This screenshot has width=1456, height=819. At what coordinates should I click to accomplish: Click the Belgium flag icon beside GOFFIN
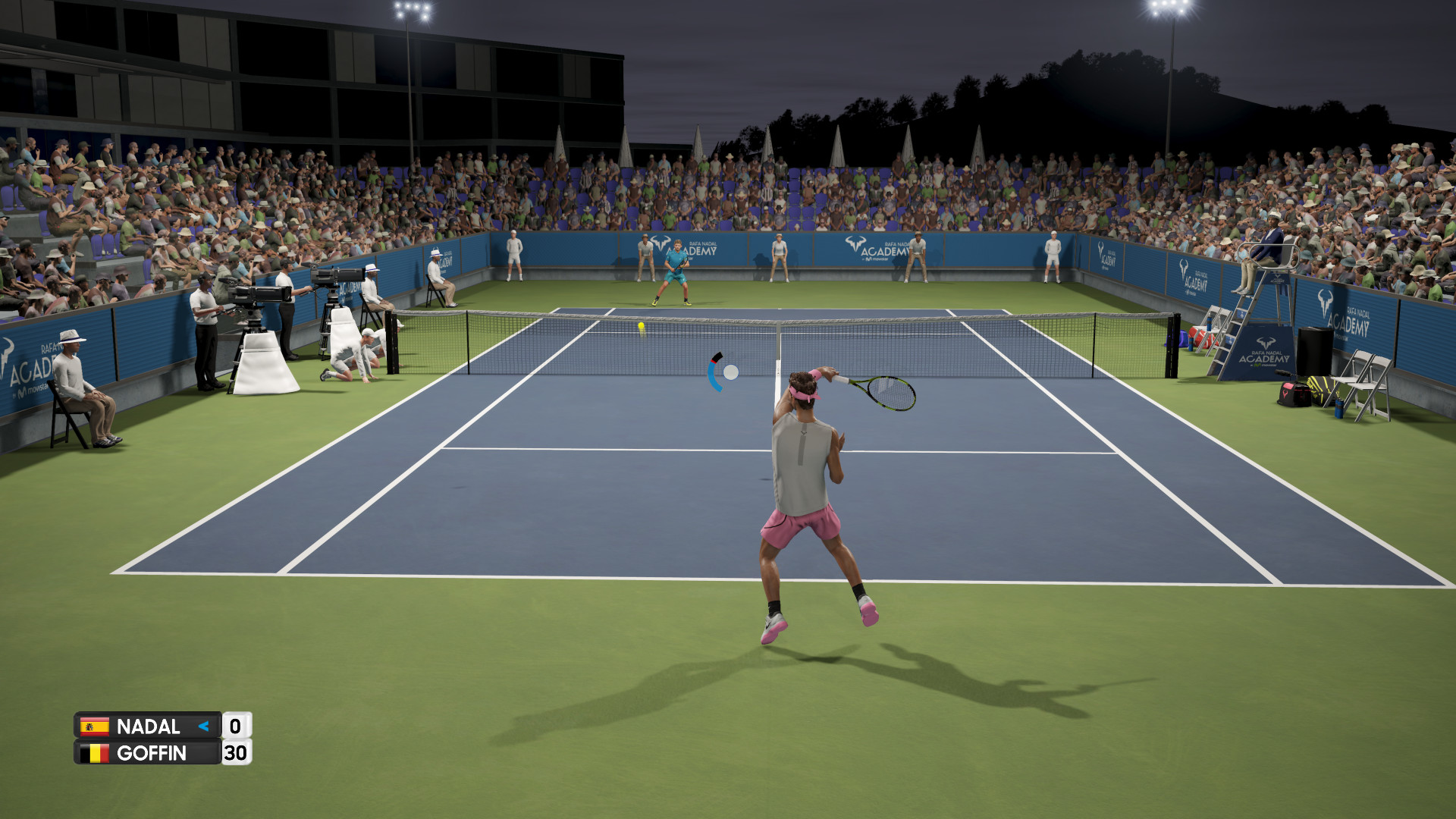pos(94,753)
